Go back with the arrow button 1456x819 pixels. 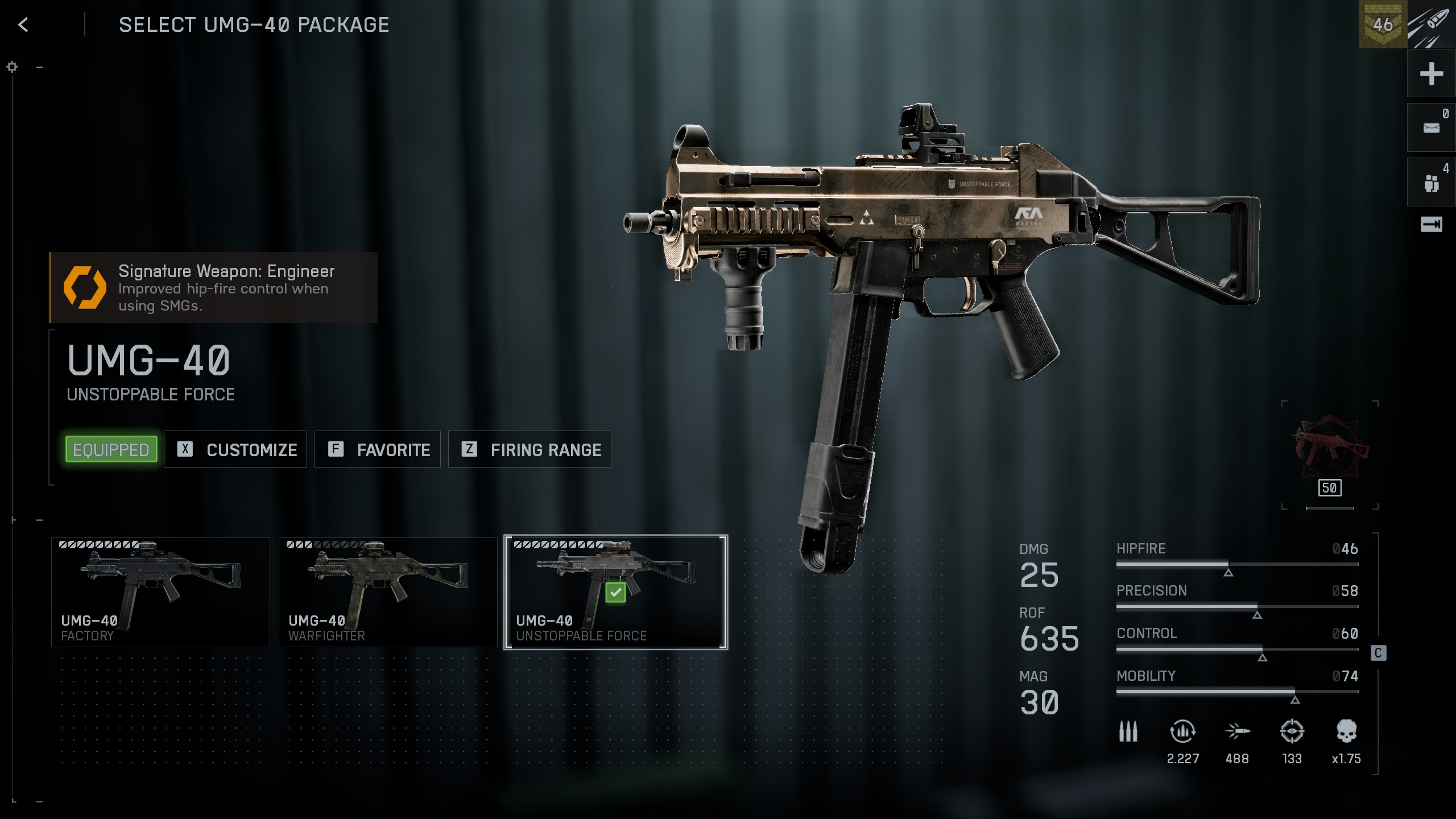tap(23, 24)
